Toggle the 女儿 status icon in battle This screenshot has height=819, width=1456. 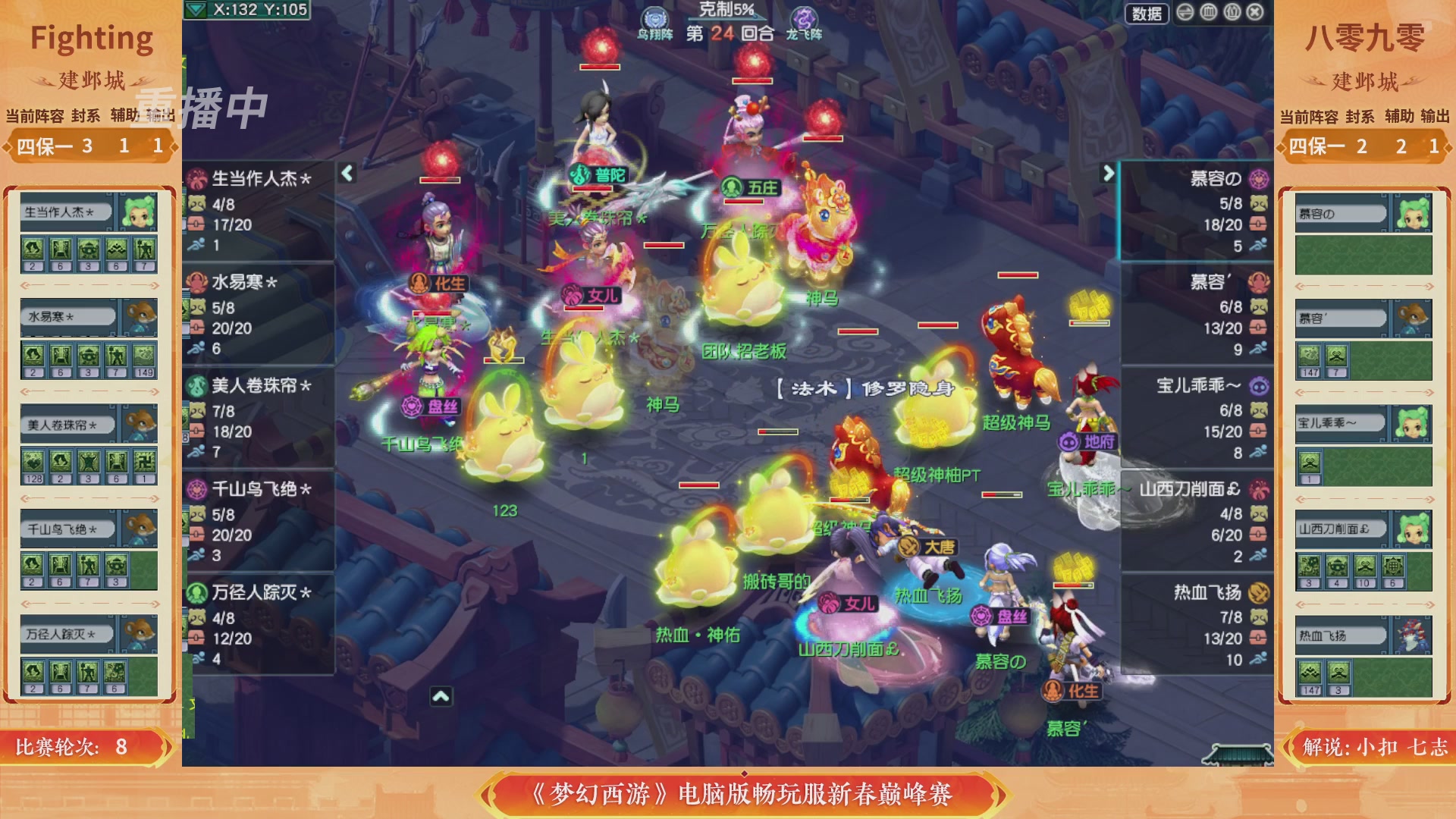570,296
